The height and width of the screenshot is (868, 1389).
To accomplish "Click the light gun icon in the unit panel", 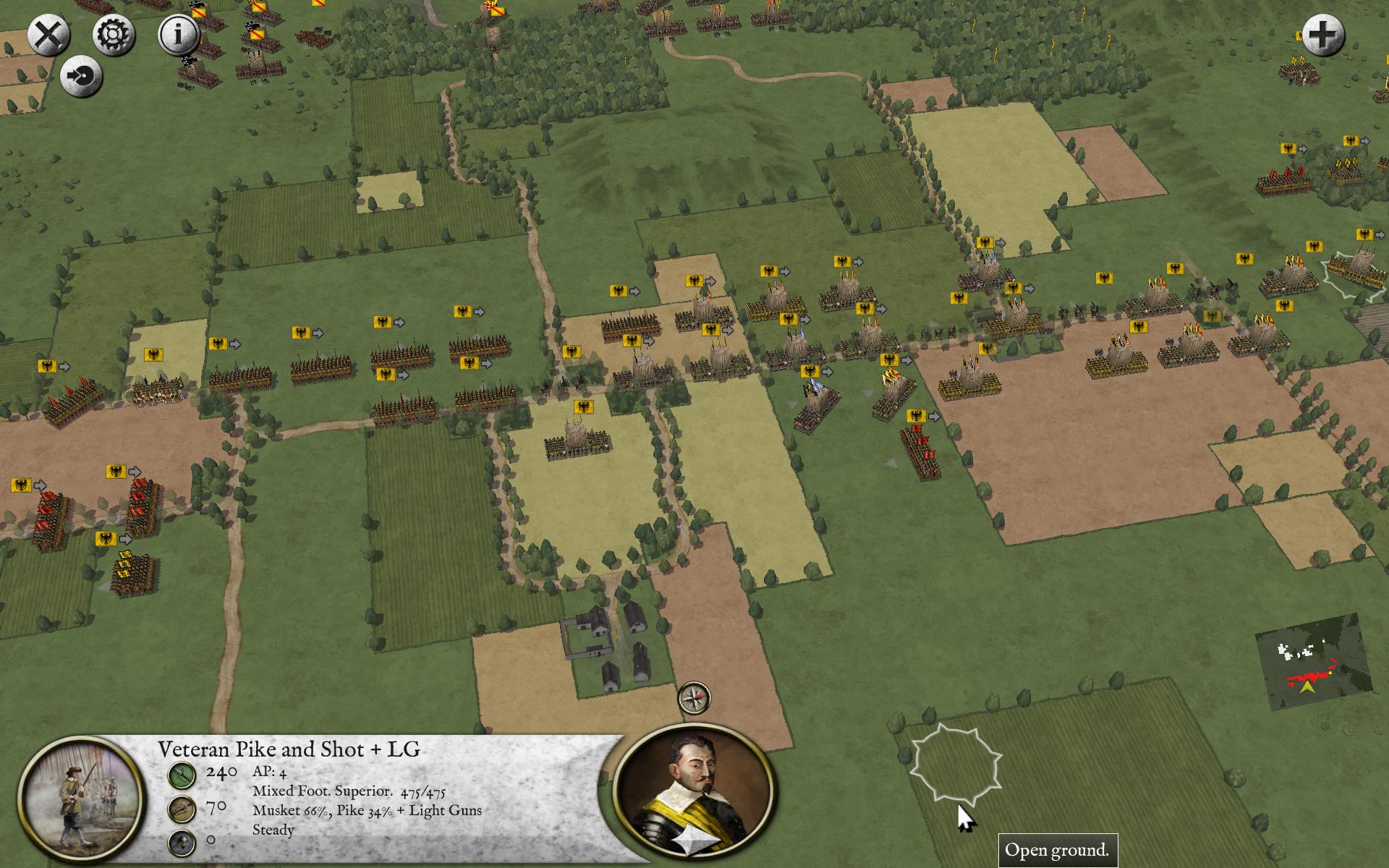I will click(182, 809).
